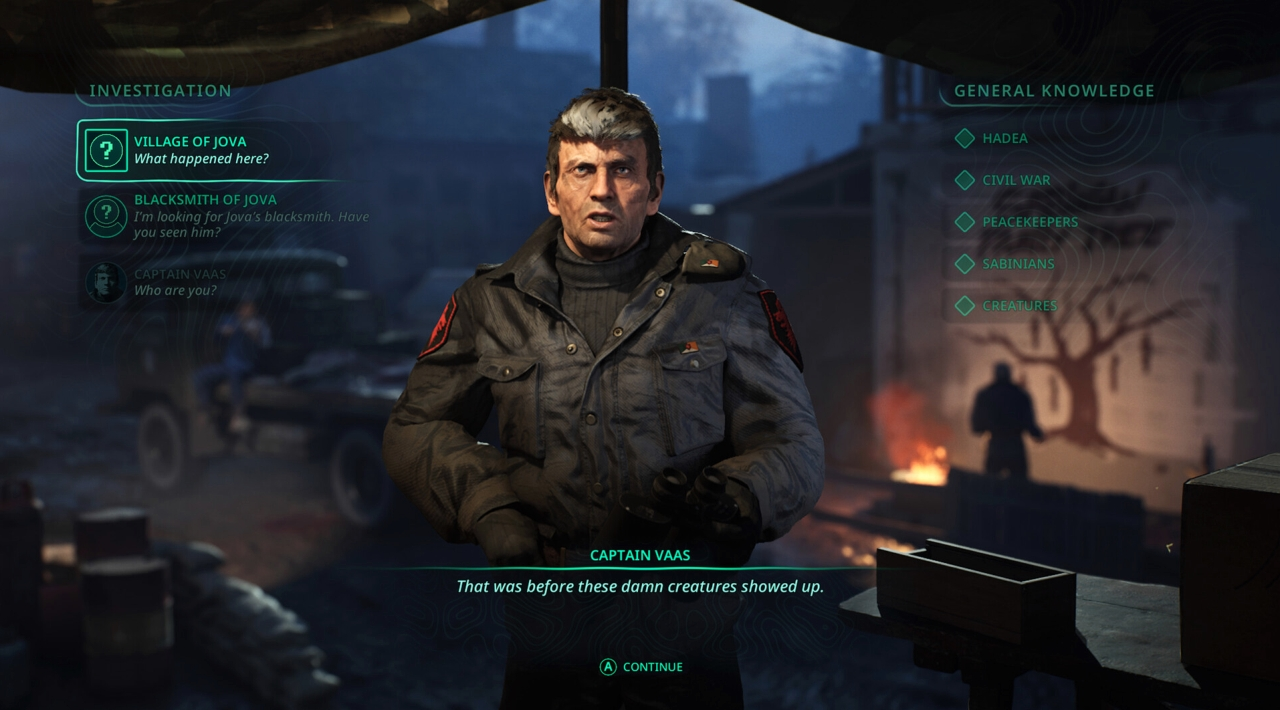This screenshot has height=710, width=1280.
Task: Choose the Captain Vaas 'Who are you?' topic
Action: click(x=180, y=282)
